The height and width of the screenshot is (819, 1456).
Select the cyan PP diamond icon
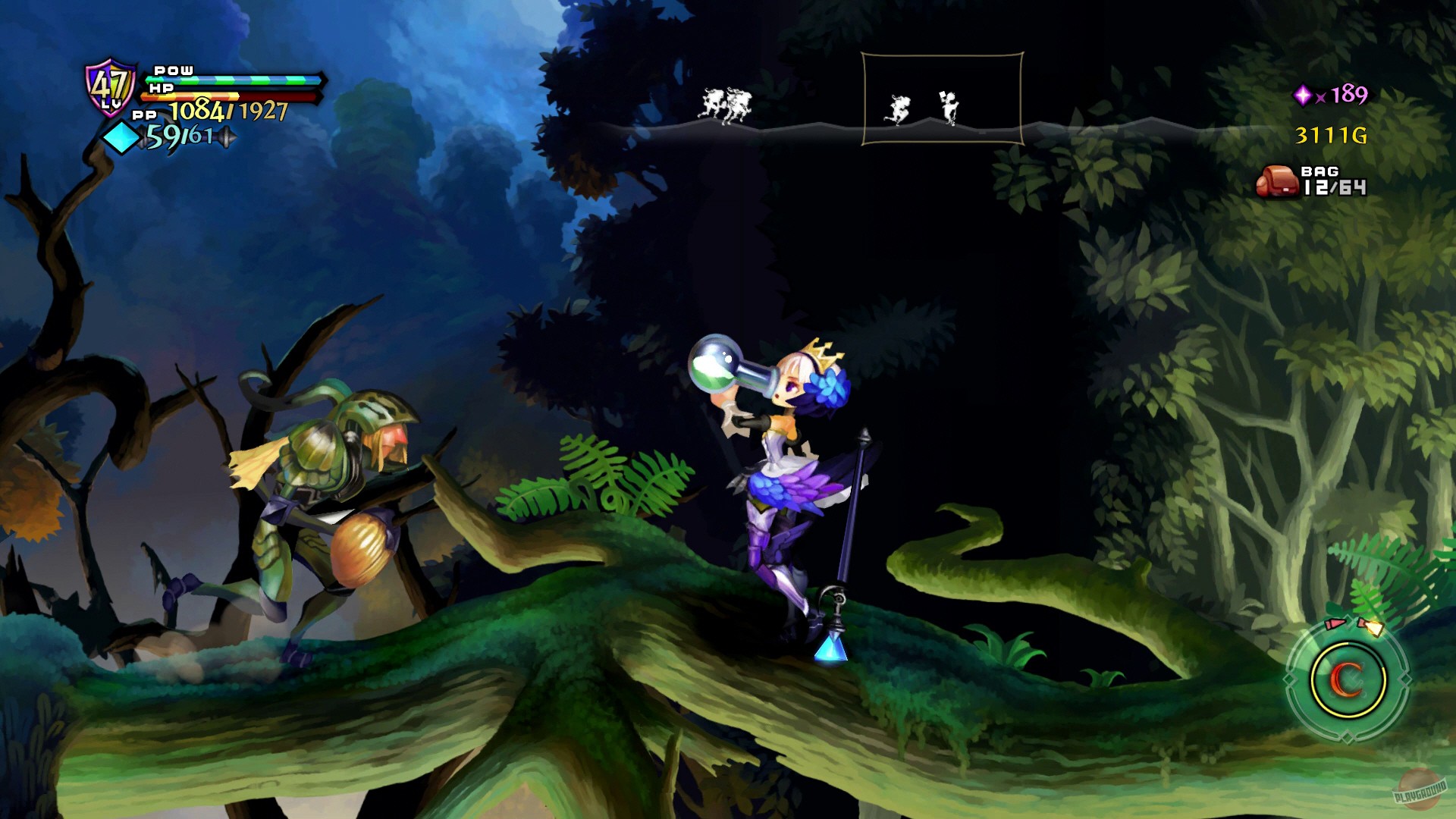[121, 136]
